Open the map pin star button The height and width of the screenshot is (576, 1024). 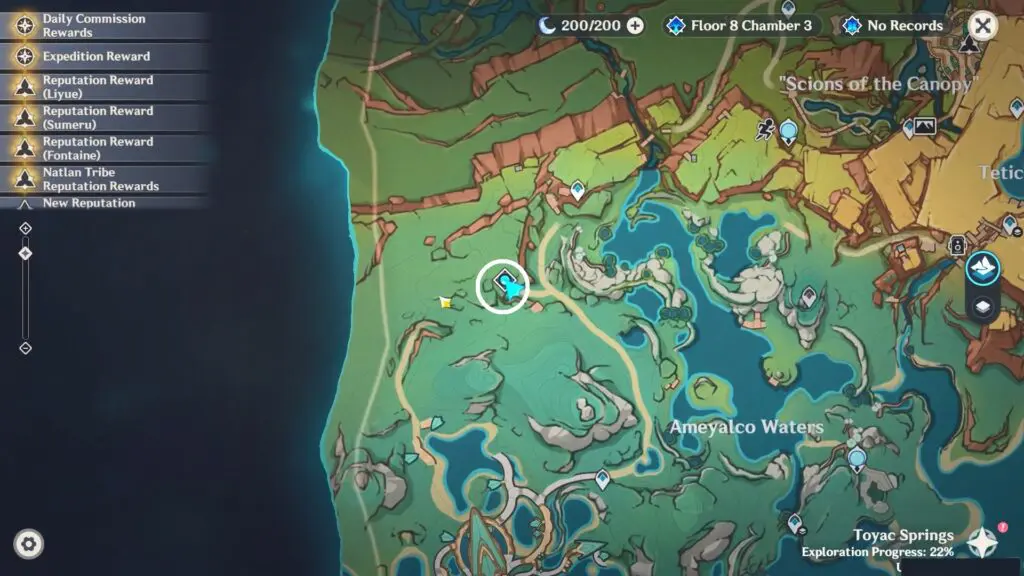982,542
